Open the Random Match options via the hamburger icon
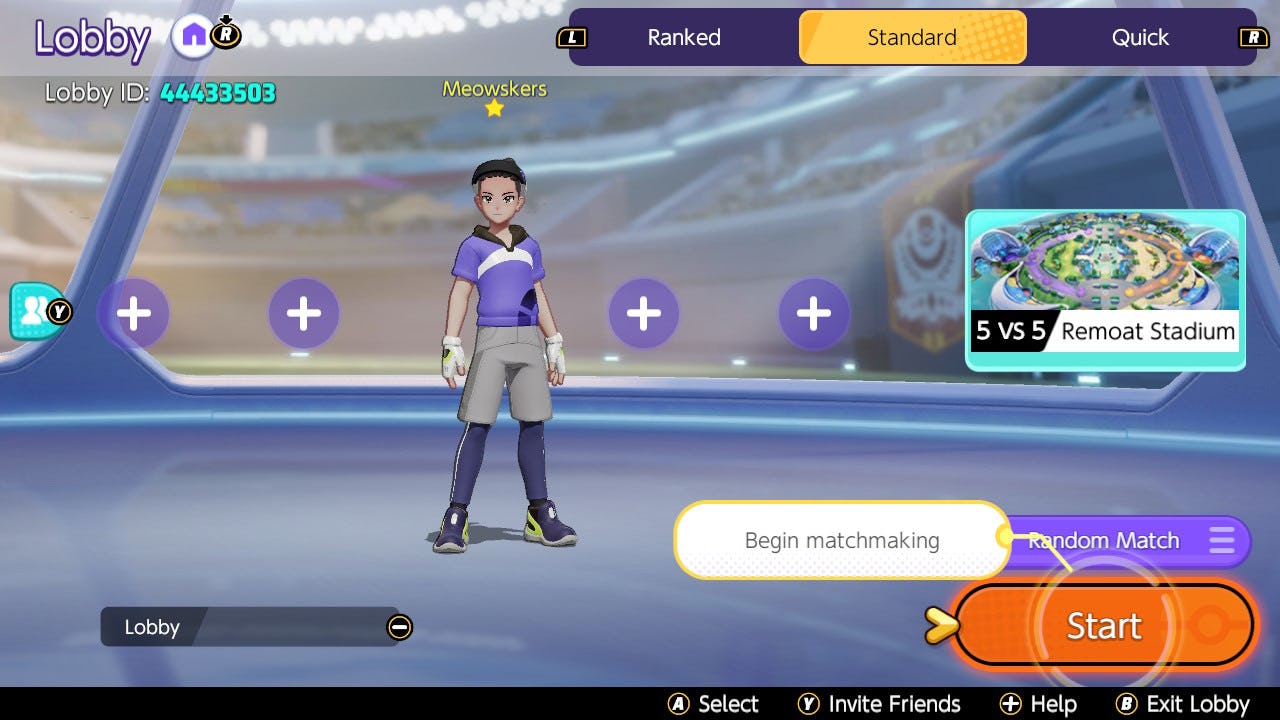The image size is (1280, 720). (1221, 541)
